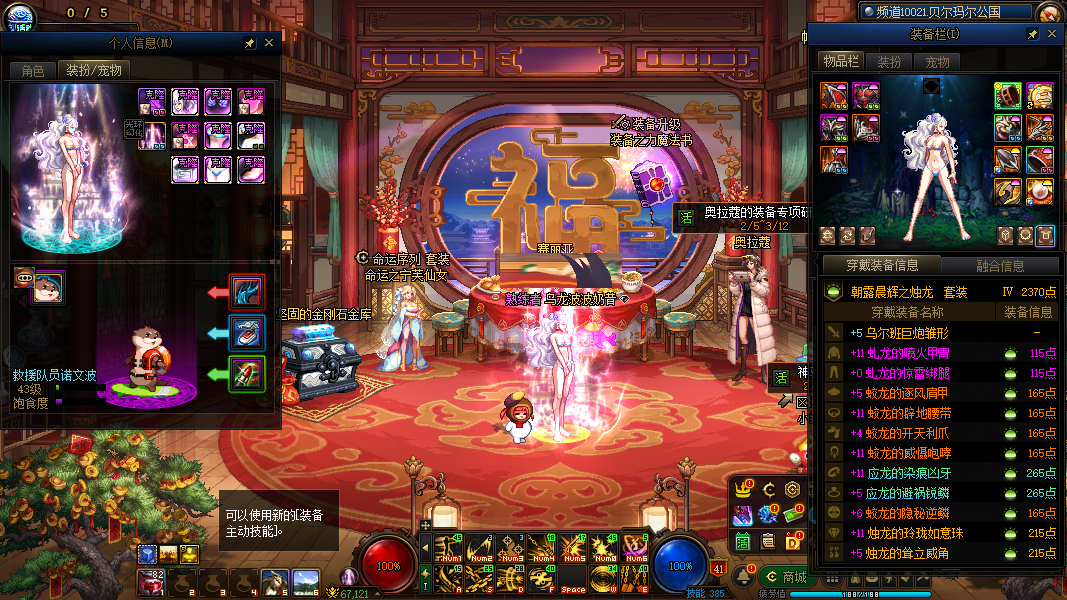Click the Space skill slot
The height and width of the screenshot is (600, 1067).
click(573, 577)
